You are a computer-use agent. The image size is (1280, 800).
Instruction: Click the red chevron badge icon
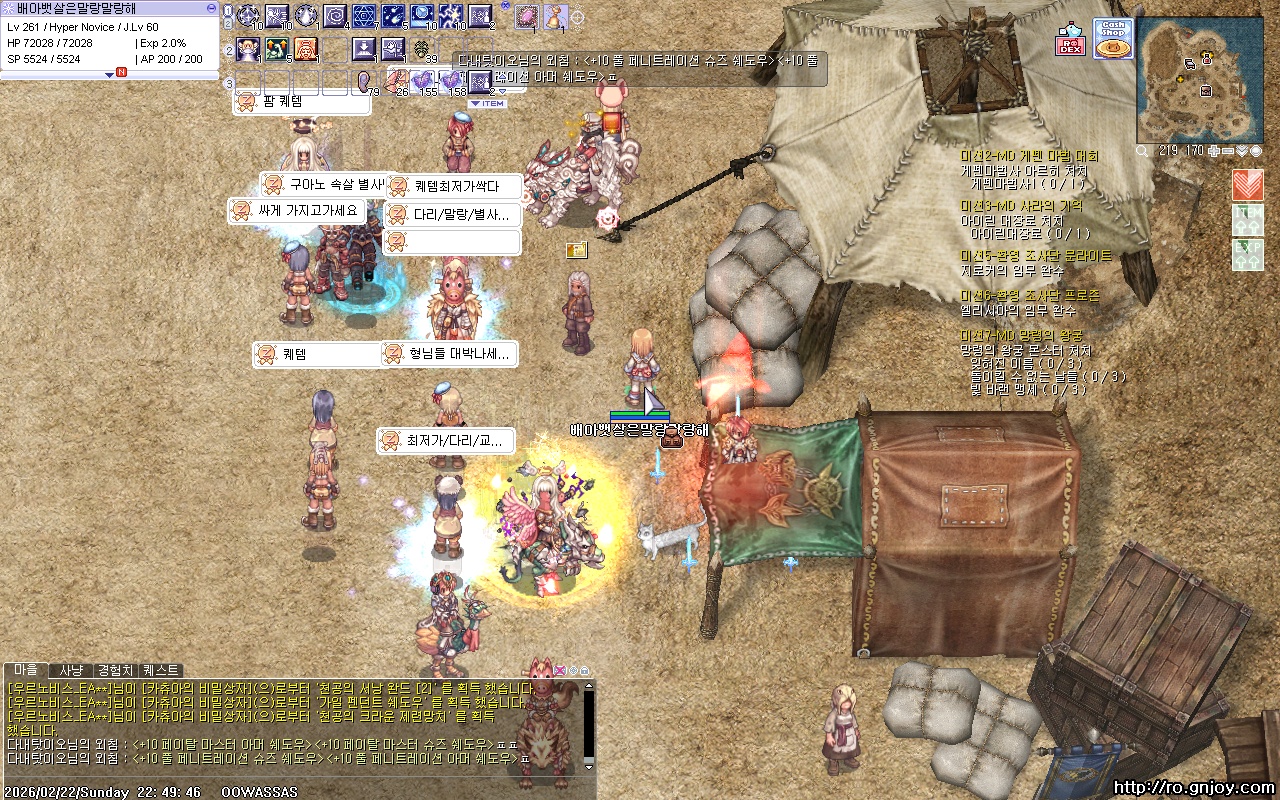pyautogui.click(x=1247, y=184)
